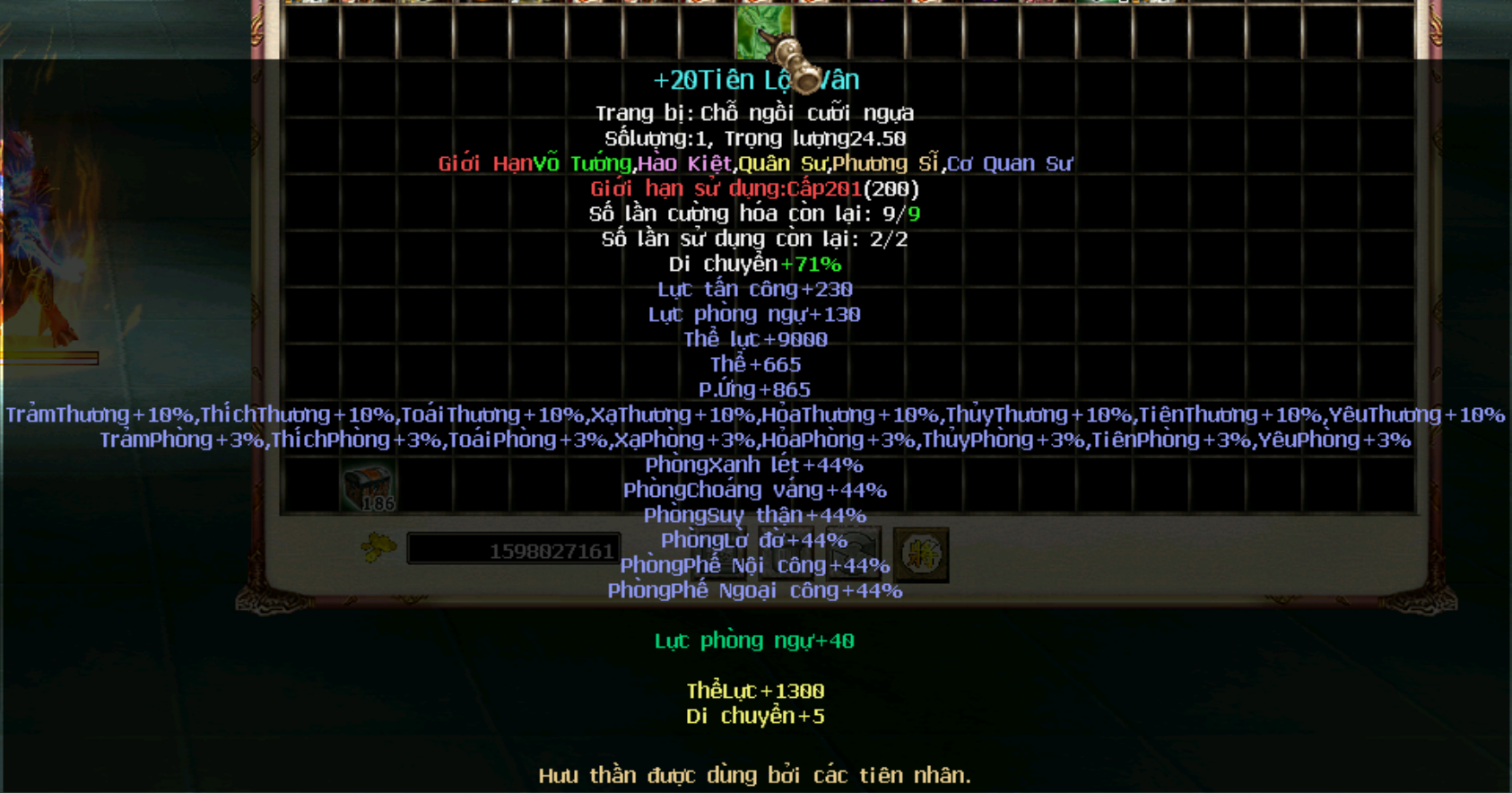The height and width of the screenshot is (793, 1512).
Task: Click the gold amount field showing 1598027161
Action: click(513, 550)
